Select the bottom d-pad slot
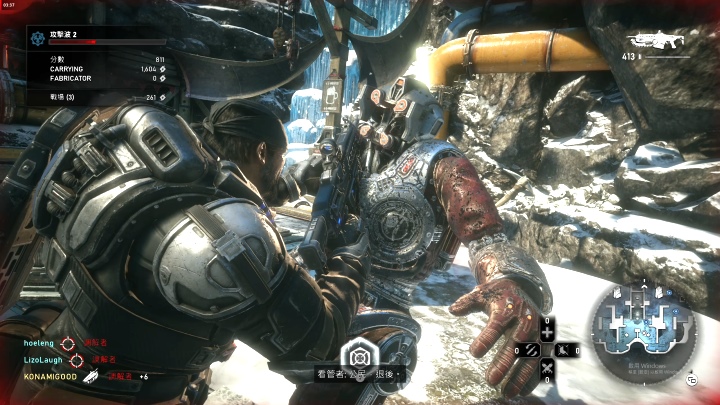 point(548,369)
